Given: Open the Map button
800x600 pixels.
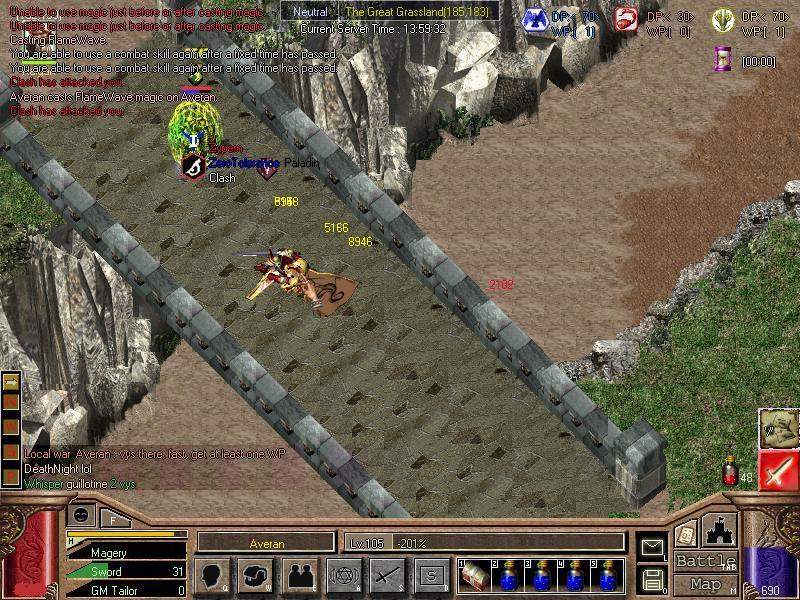Looking at the screenshot, I should click(x=705, y=584).
